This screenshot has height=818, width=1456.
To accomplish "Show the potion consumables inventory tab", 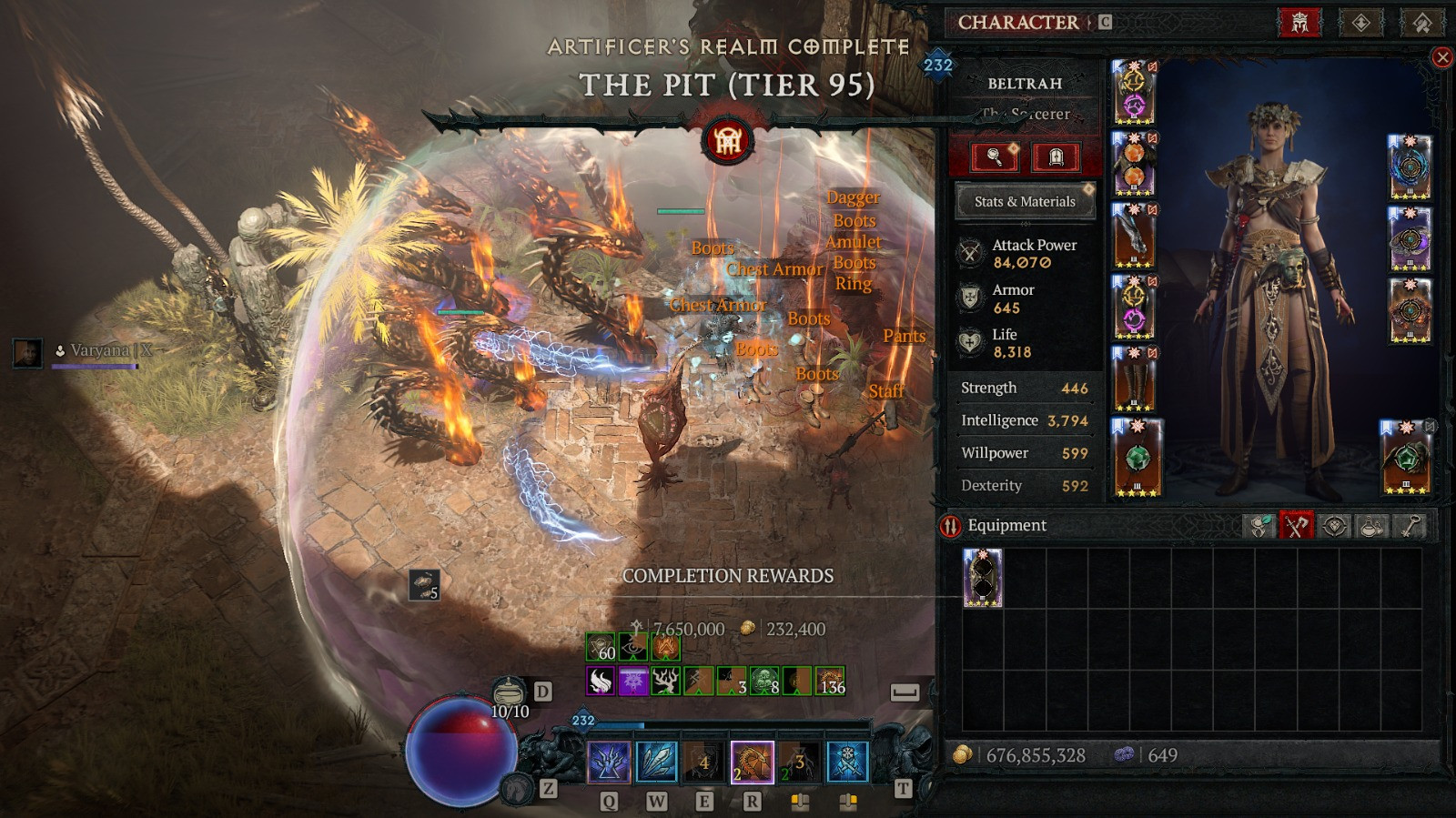I will coord(1372,525).
